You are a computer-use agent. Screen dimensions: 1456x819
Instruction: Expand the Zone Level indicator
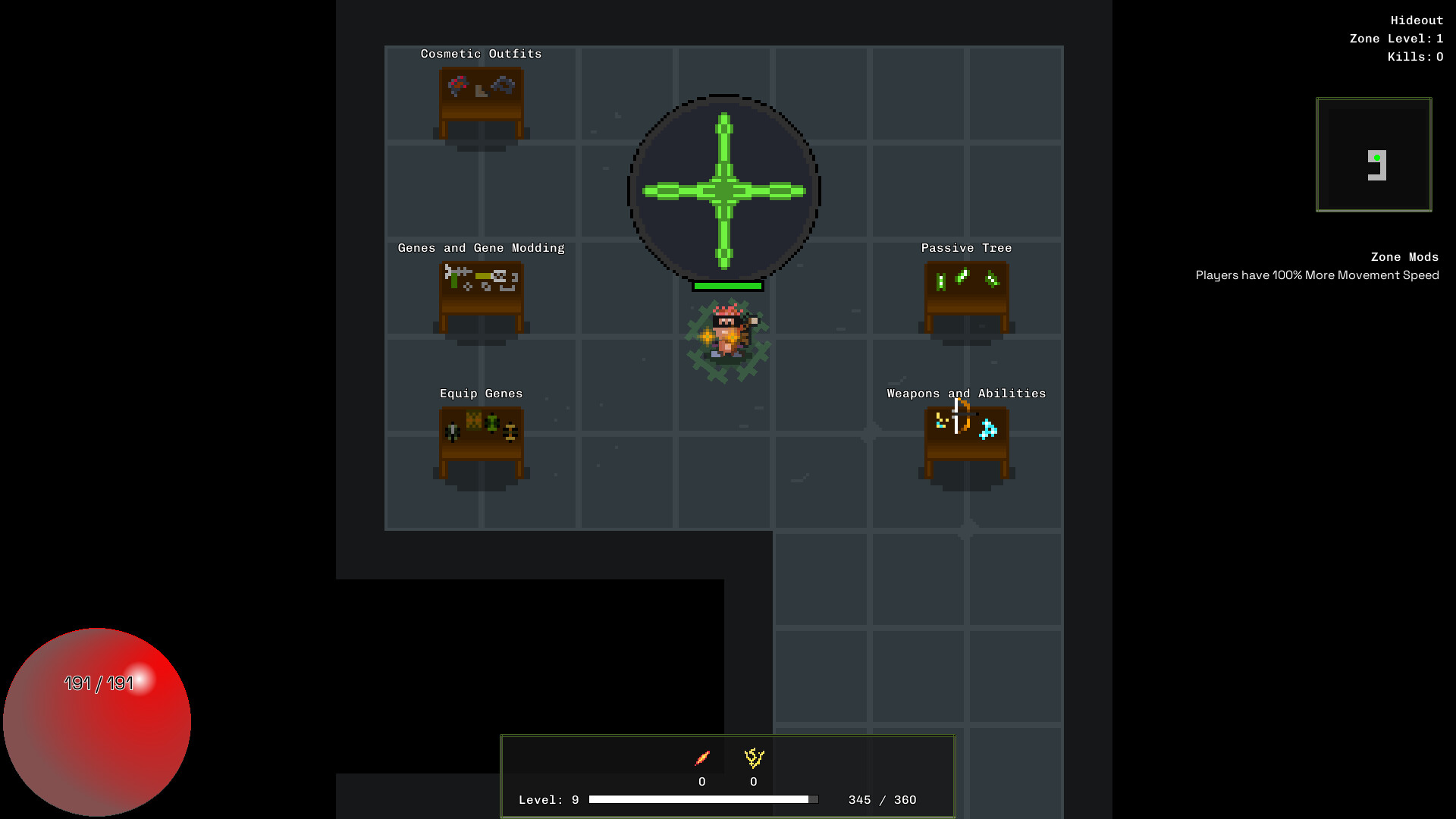(x=1396, y=38)
